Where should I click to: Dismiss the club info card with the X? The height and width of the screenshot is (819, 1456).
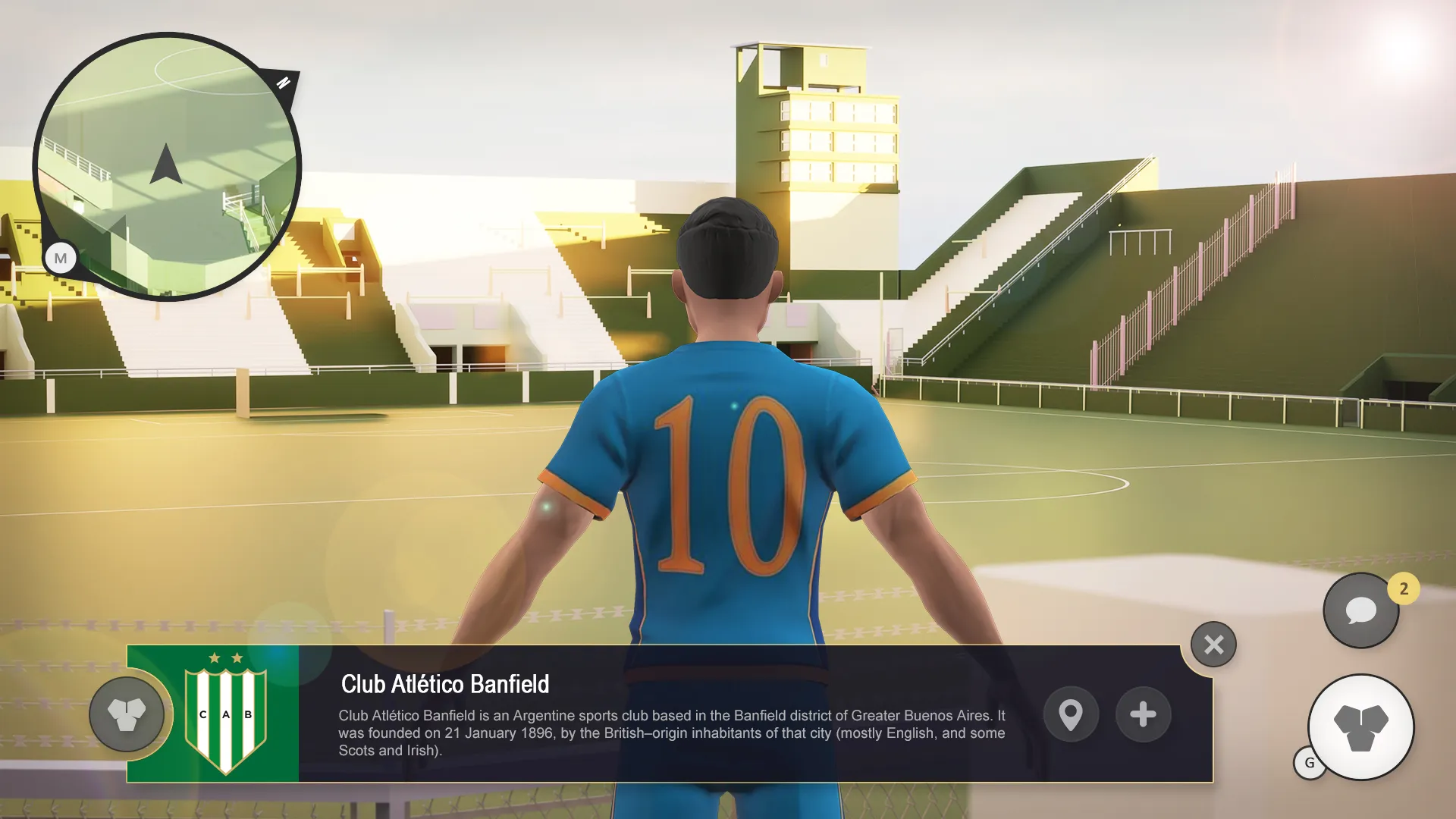click(1214, 644)
